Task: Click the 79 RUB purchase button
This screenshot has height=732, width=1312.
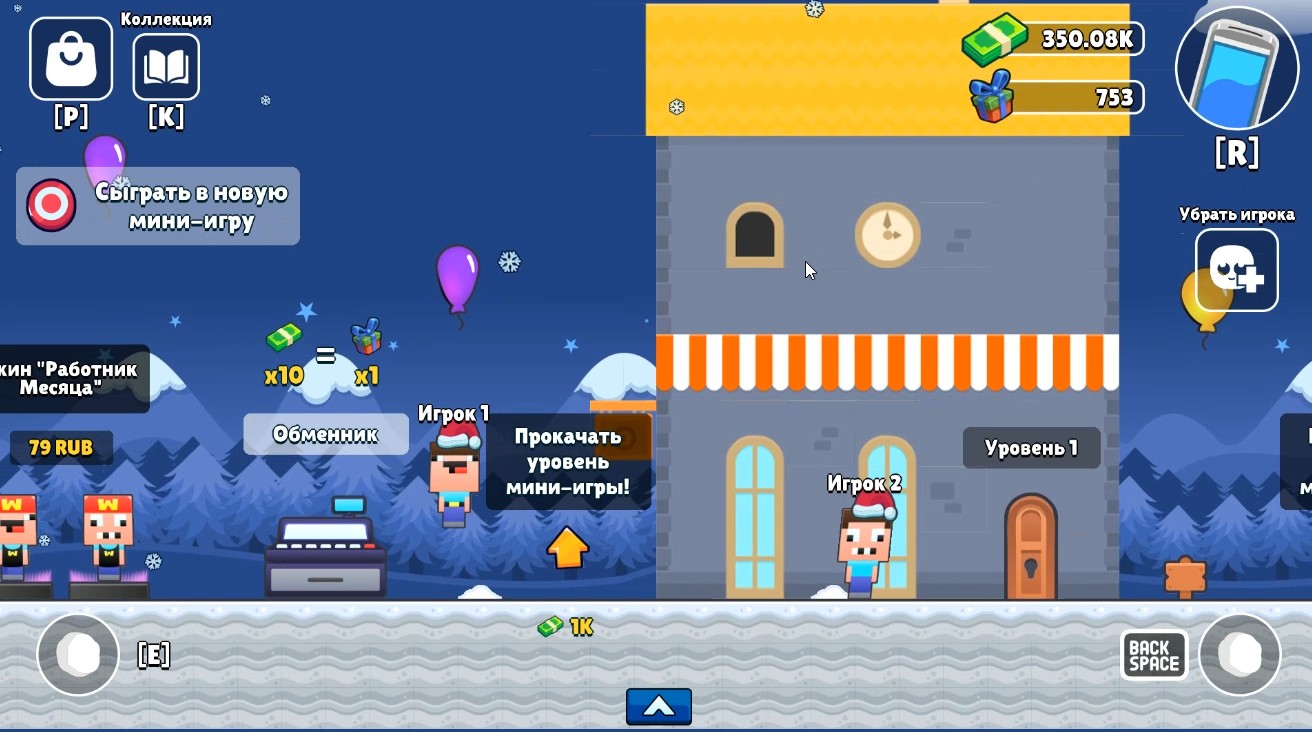Action: [61, 448]
